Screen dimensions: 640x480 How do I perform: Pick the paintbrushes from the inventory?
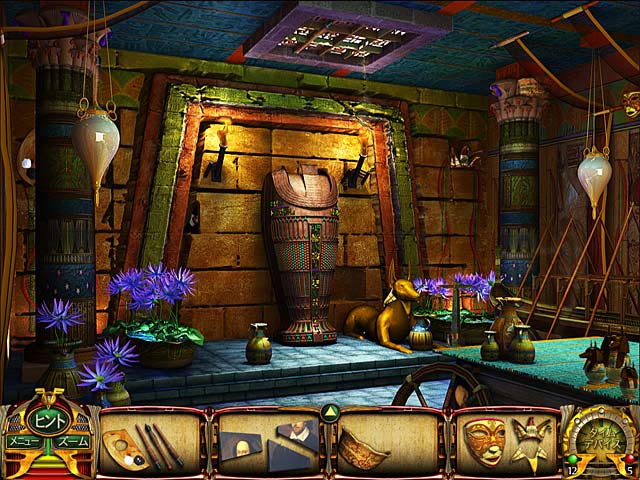(x=159, y=446)
